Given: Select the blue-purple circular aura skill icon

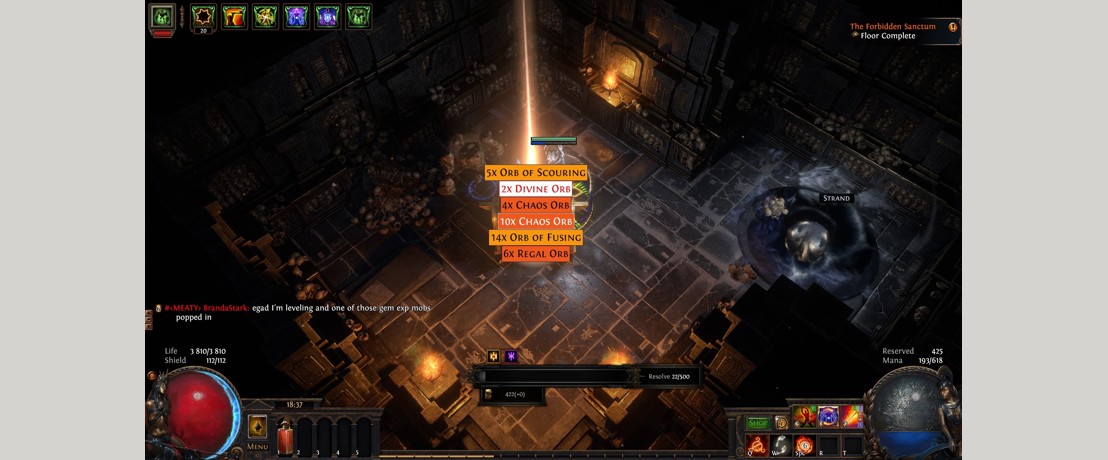Looking at the screenshot, I should coord(828,416).
